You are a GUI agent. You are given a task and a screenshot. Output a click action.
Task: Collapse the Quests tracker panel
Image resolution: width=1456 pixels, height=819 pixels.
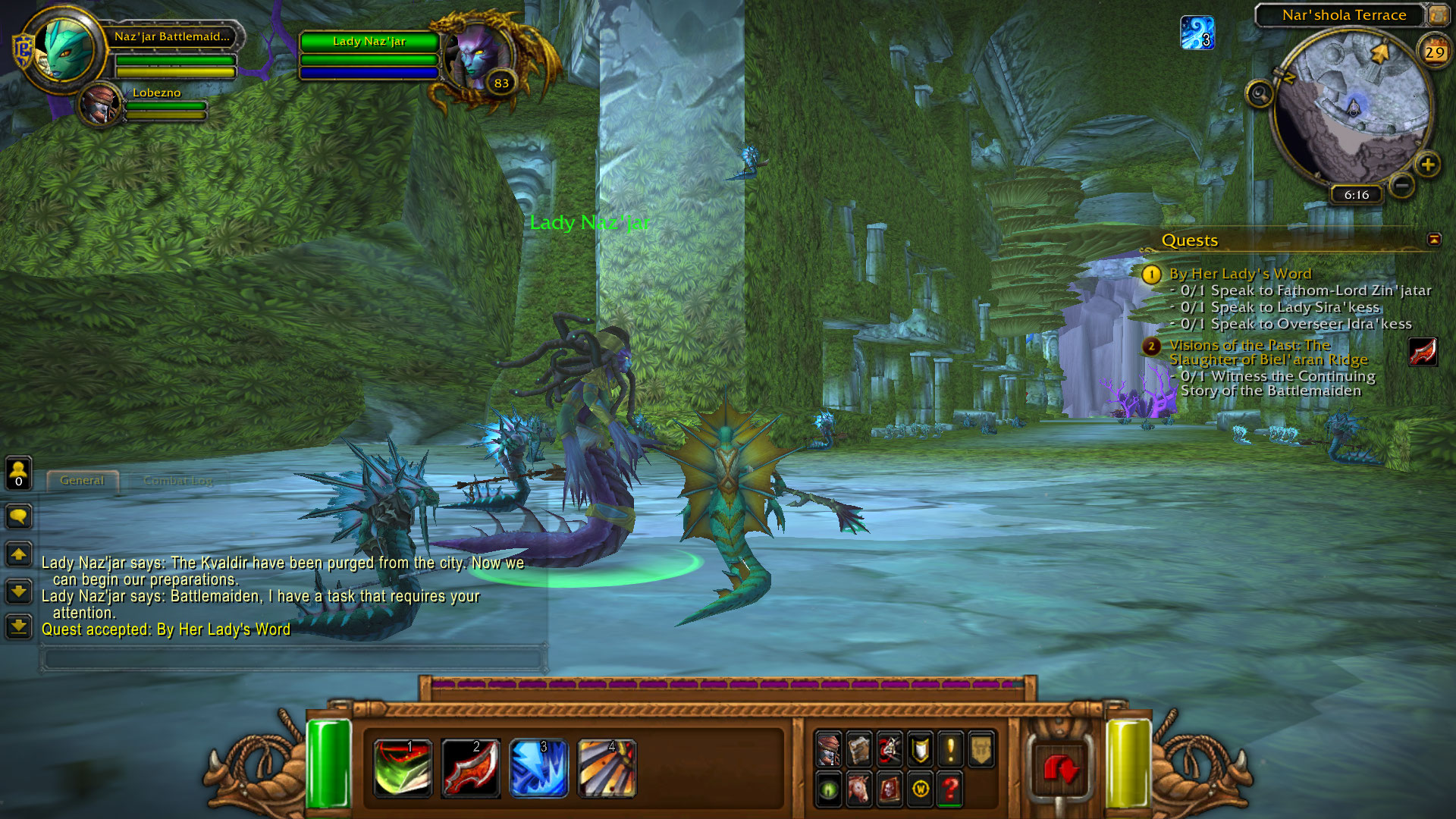tap(1434, 240)
